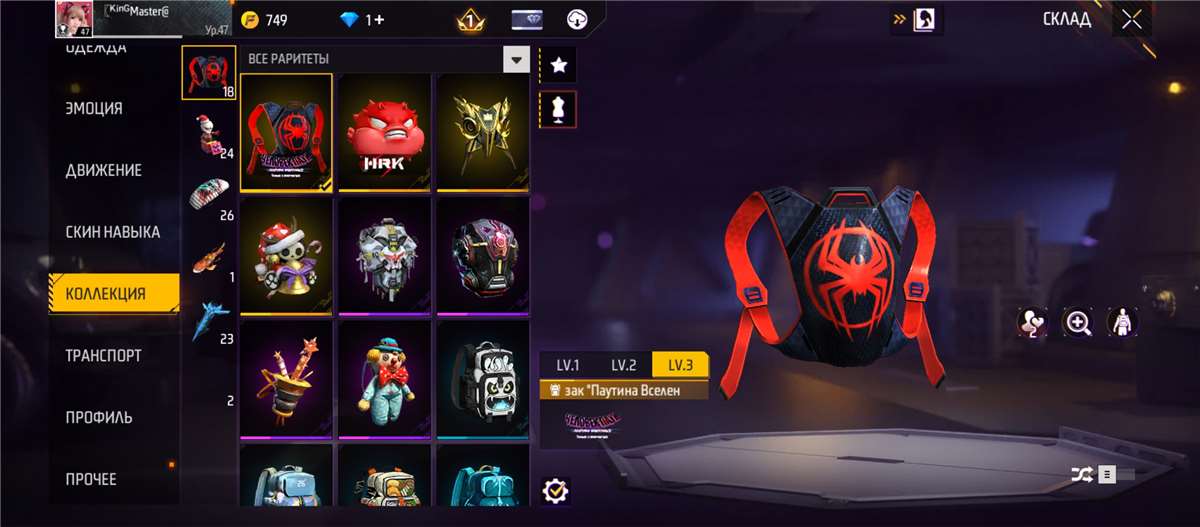Open the Эмоция category
This screenshot has height=527, width=1200.
tap(94, 109)
